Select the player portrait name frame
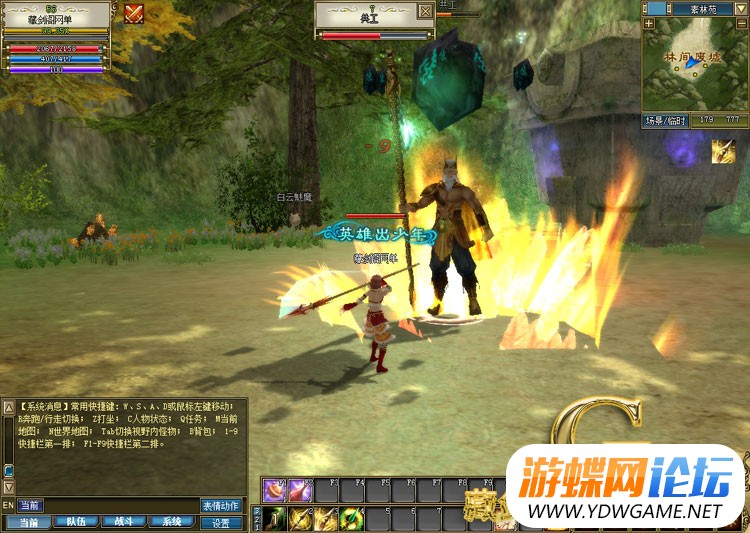Viewport: 750px width, 533px height. [x=55, y=16]
